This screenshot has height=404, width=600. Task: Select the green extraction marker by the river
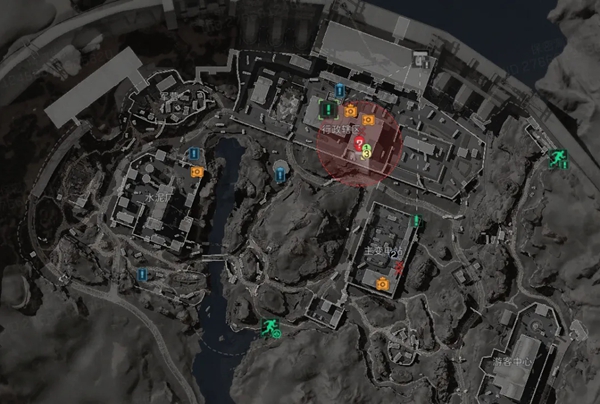coord(269,326)
